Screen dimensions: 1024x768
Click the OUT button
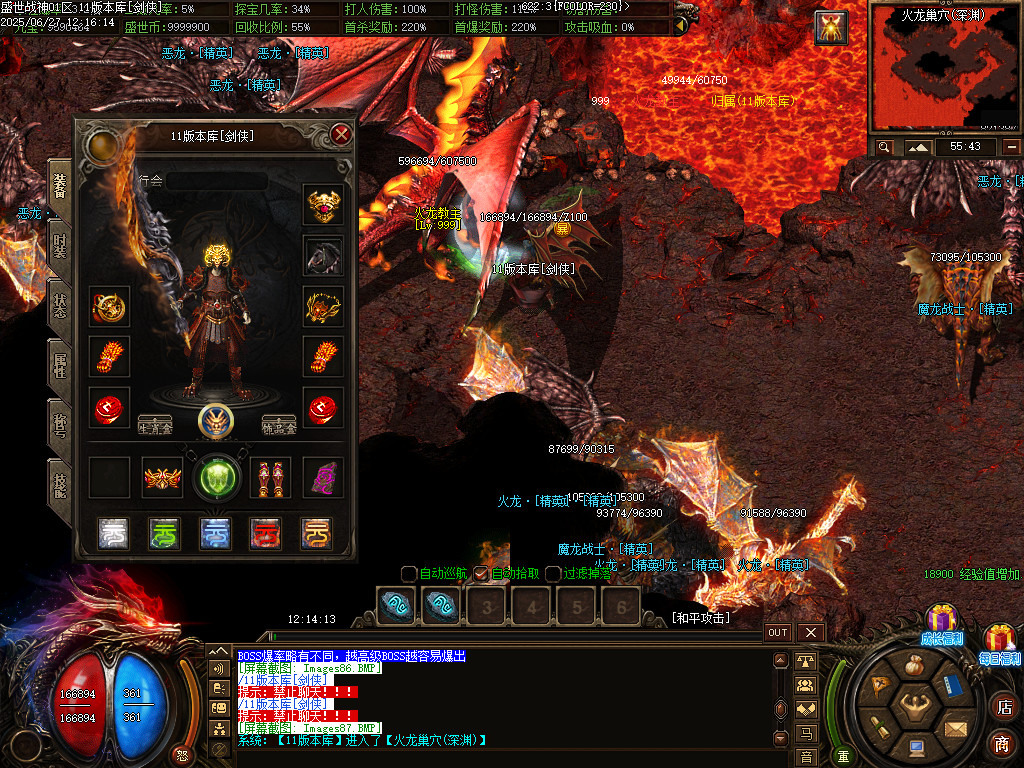(x=778, y=633)
